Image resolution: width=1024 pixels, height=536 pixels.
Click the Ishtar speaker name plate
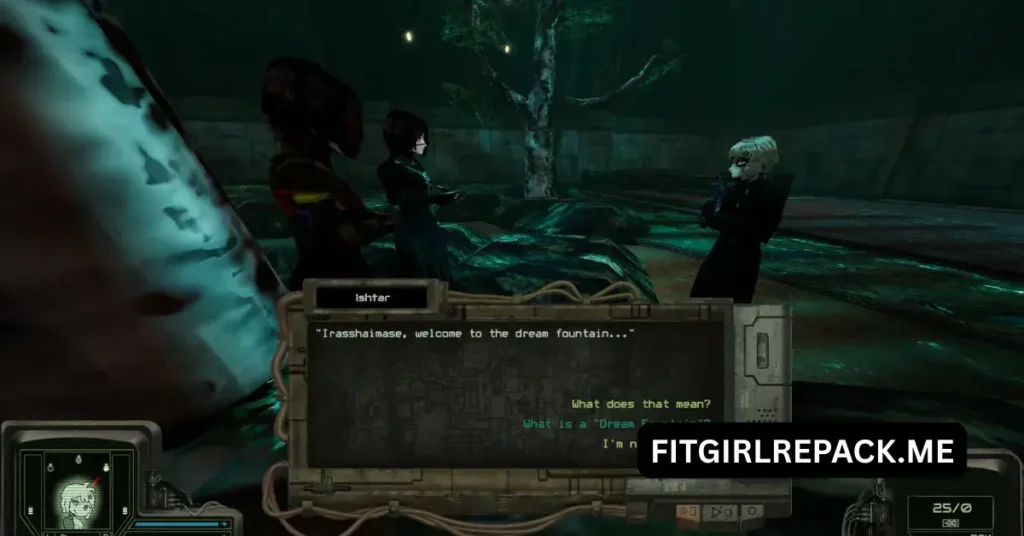[374, 297]
